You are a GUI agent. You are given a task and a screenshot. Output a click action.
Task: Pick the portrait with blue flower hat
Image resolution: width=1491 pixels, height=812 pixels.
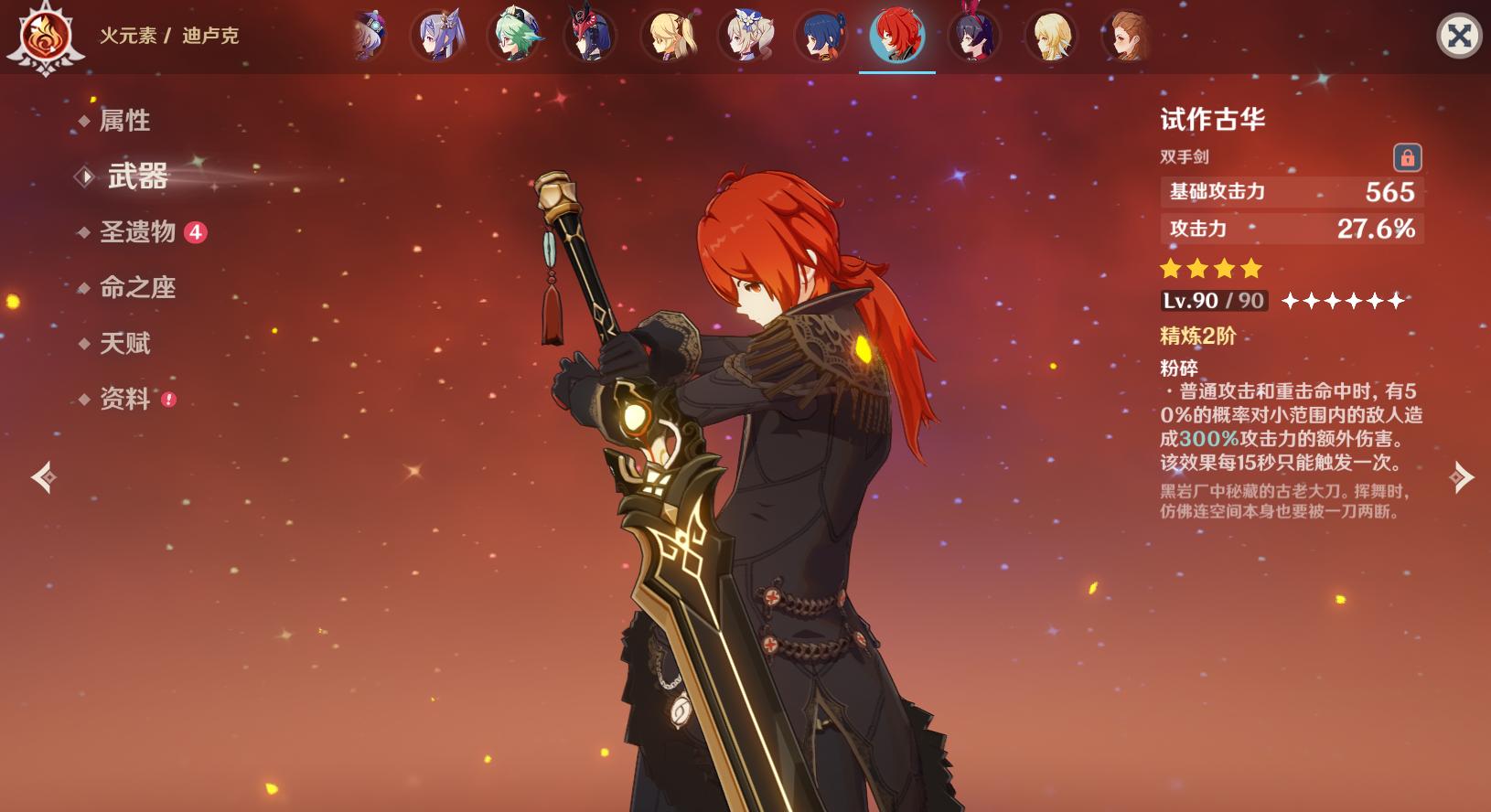point(746,37)
